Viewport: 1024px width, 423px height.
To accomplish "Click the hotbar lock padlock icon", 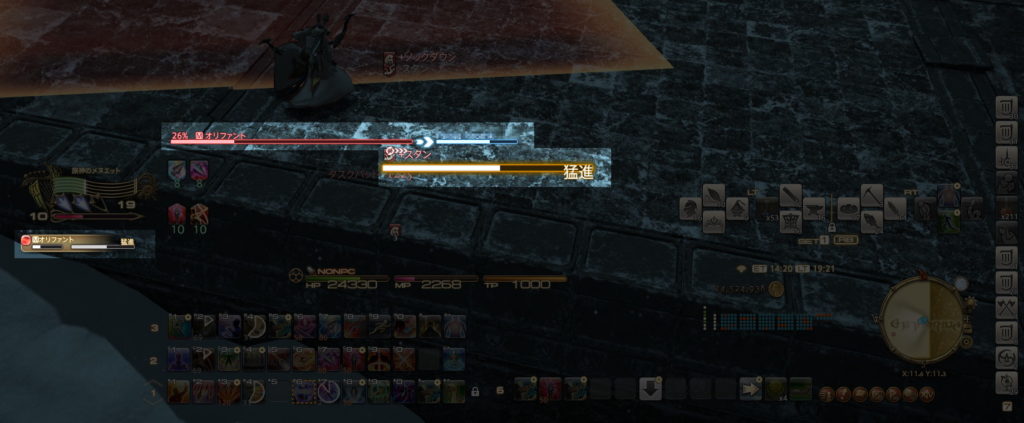I will (474, 390).
